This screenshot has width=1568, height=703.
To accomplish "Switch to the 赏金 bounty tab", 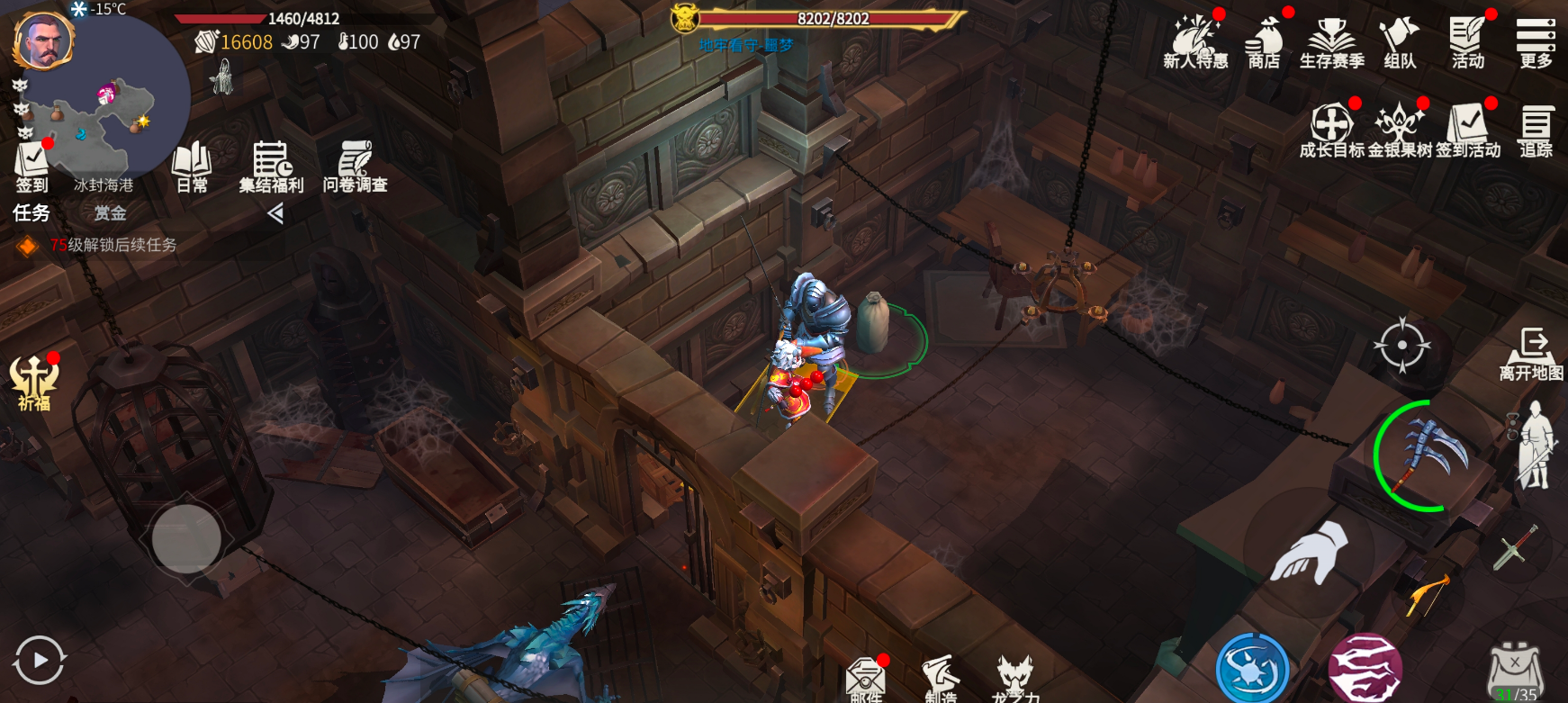I will pos(110,213).
